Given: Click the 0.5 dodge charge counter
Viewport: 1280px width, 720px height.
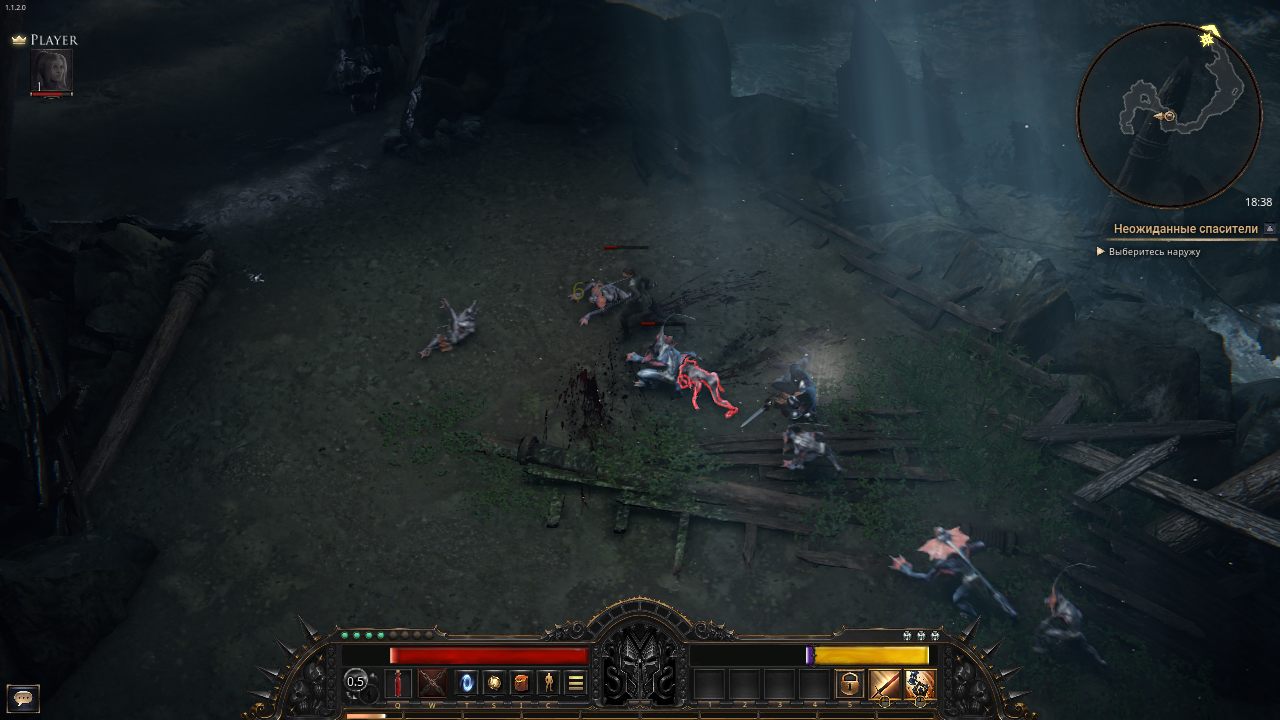Looking at the screenshot, I should (x=356, y=682).
